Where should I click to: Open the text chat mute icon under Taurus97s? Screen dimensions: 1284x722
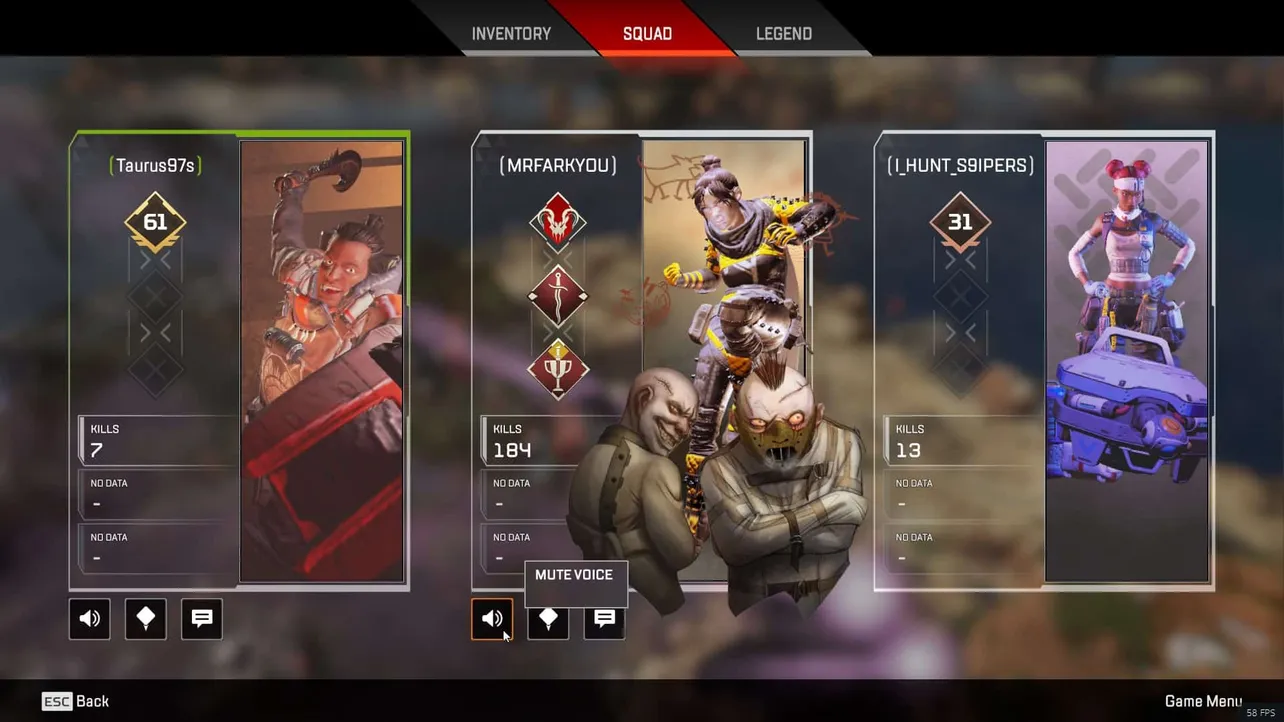pyautogui.click(x=201, y=619)
